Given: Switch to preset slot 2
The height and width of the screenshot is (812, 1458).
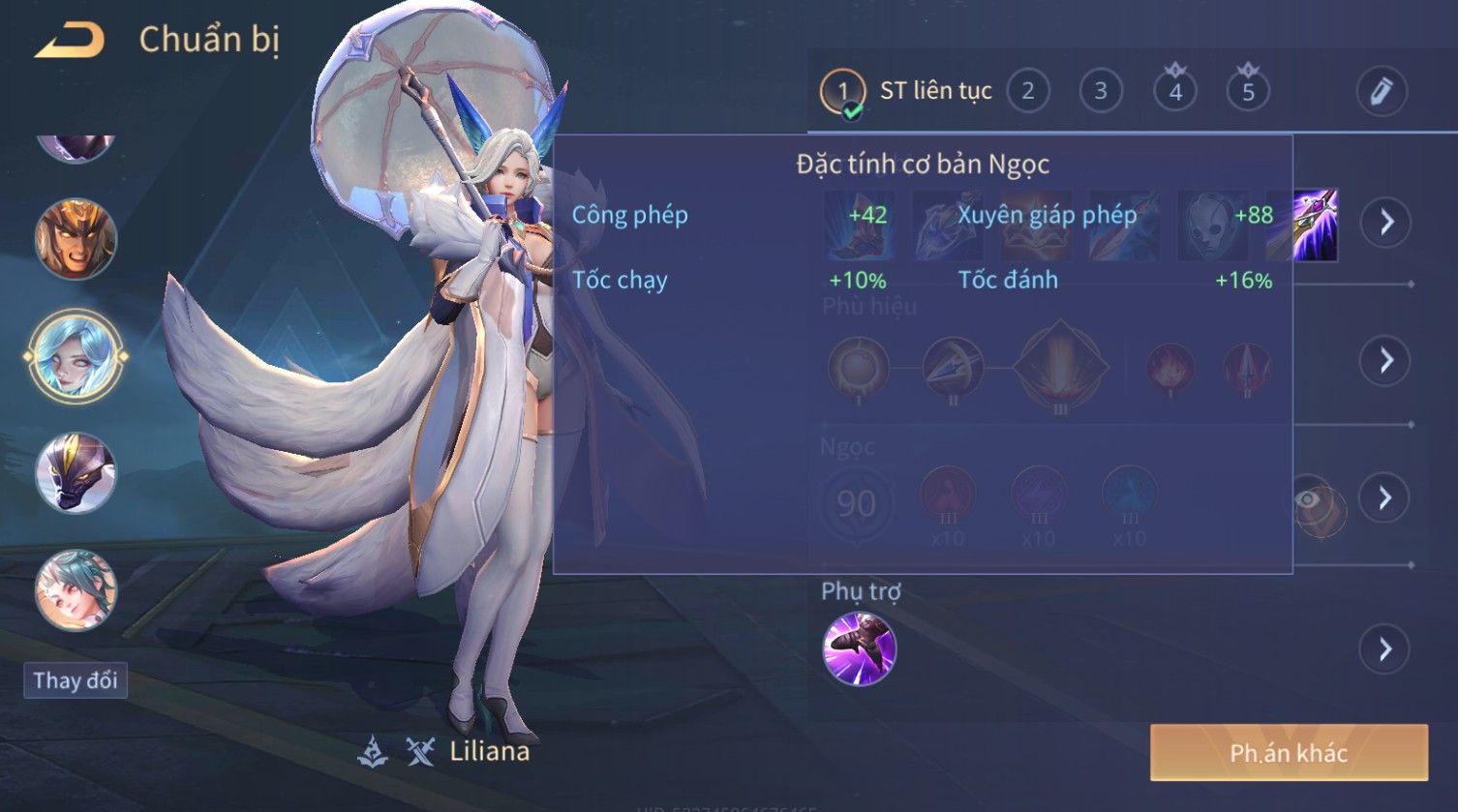Looking at the screenshot, I should coord(1027,92).
